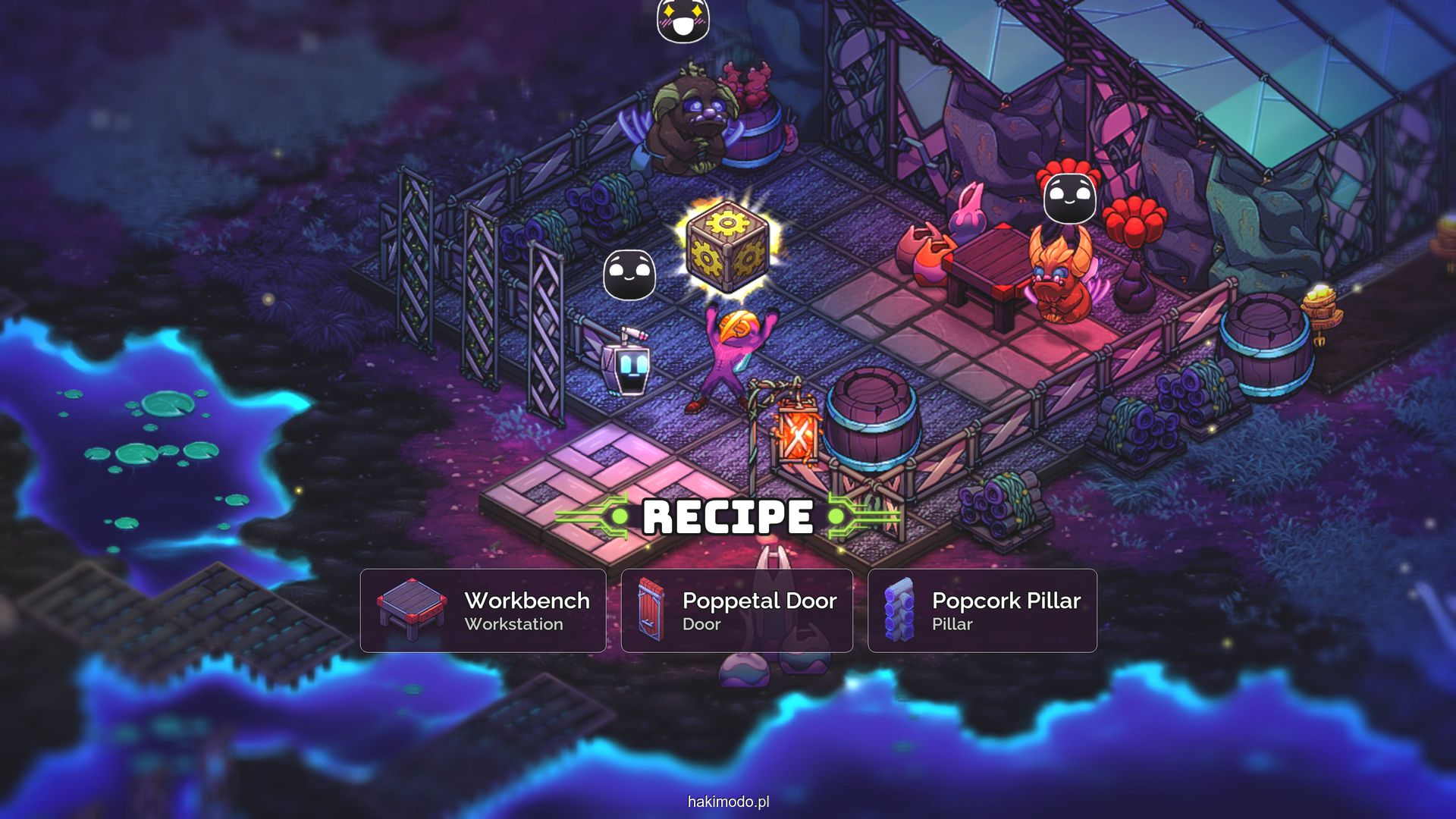
Task: Choose the Poppetal Door recipe card
Action: coord(736,610)
